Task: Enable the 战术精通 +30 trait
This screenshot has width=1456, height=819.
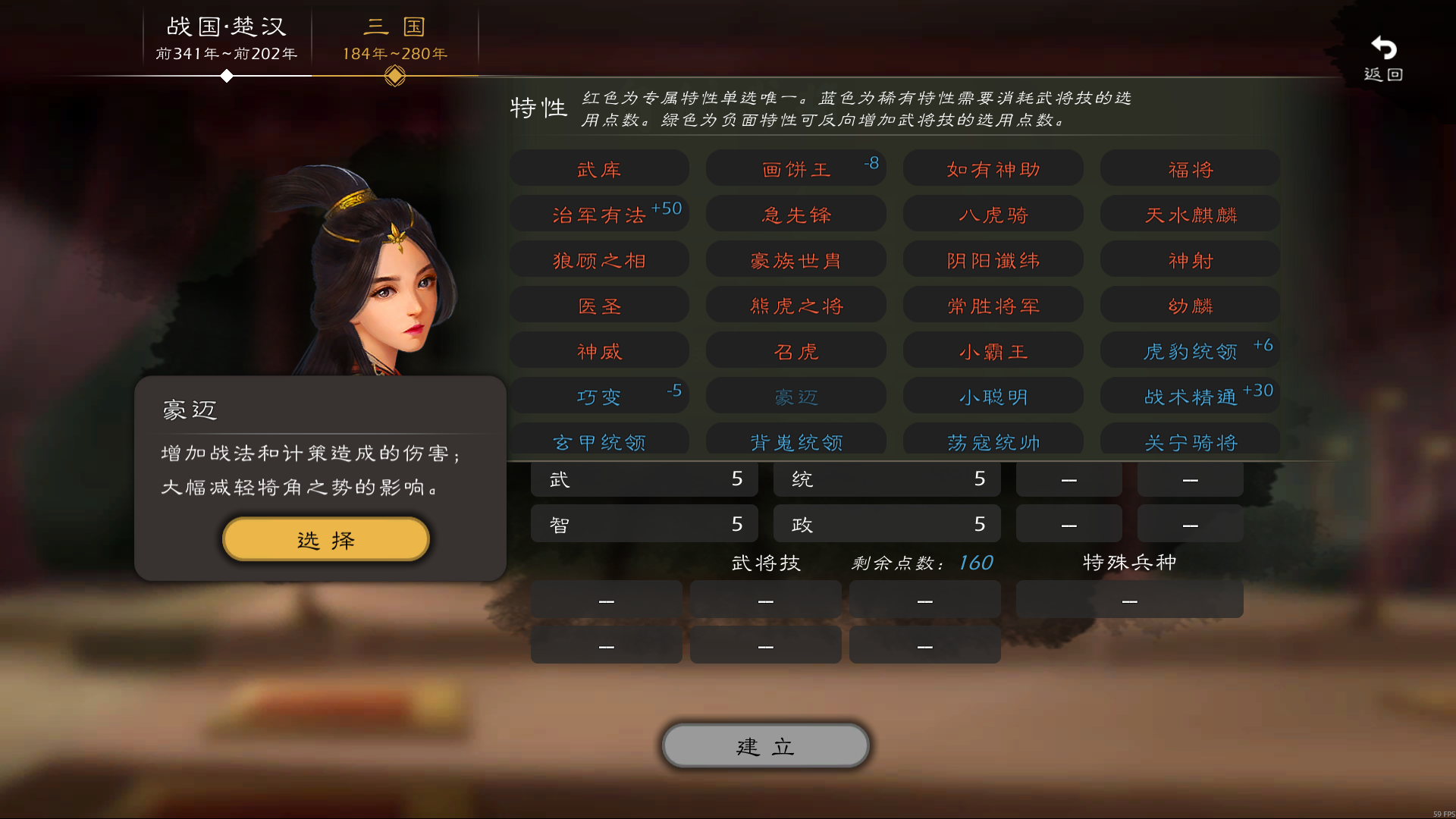Action: pyautogui.click(x=1189, y=395)
